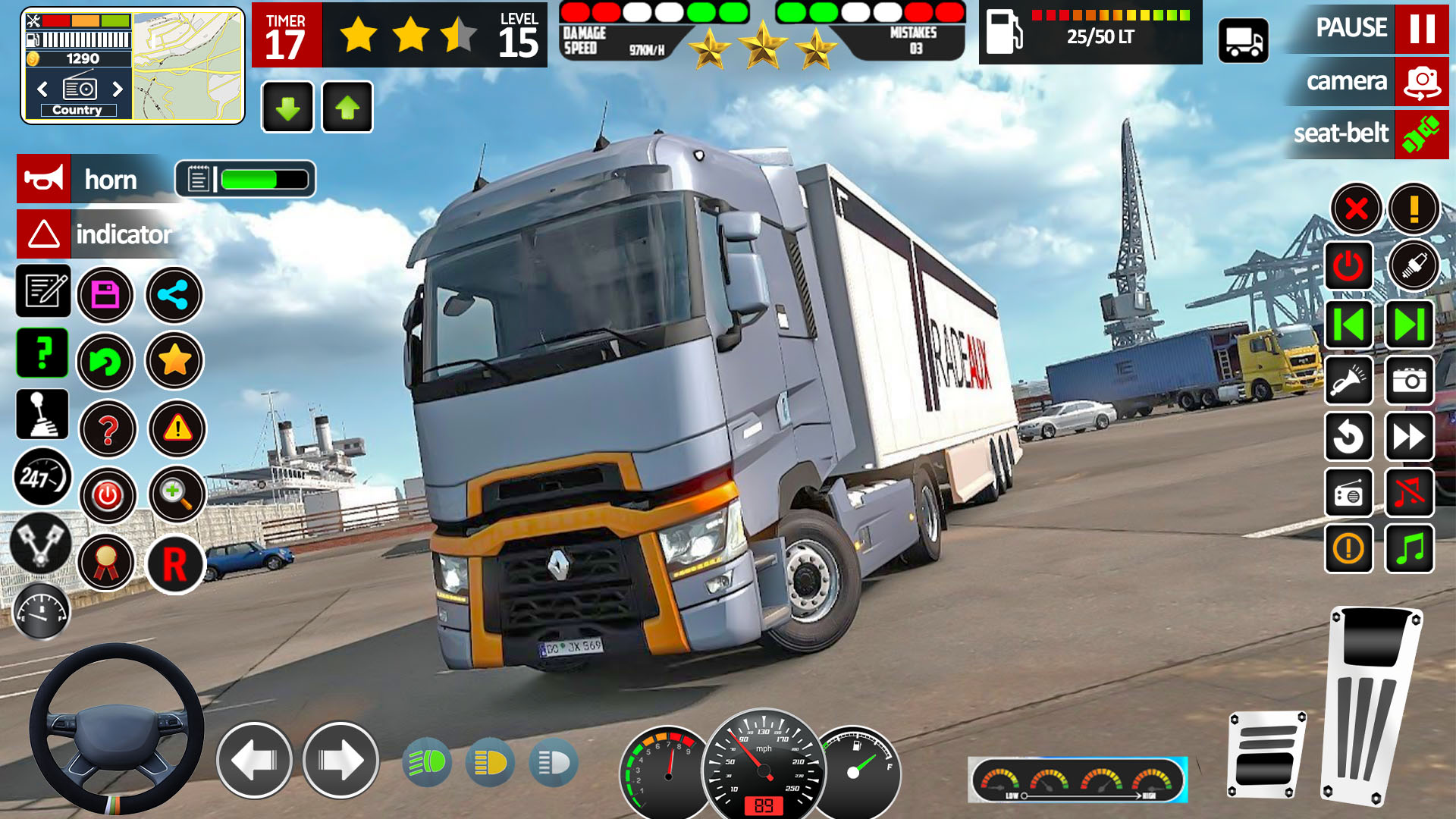This screenshot has width=1456, height=819.
Task: Steer right with the right arrow
Action: [340, 760]
